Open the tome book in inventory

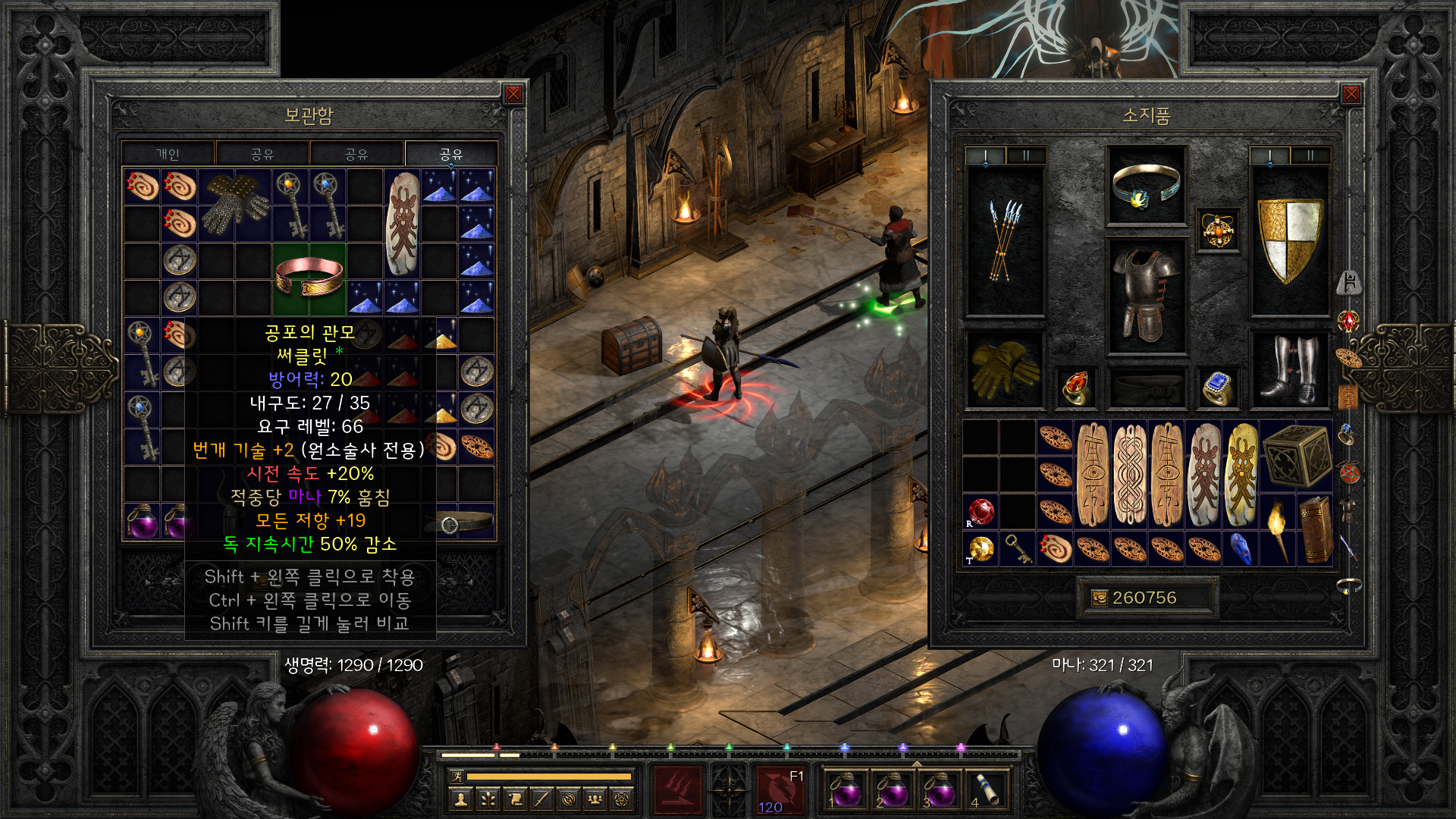coord(1316,529)
